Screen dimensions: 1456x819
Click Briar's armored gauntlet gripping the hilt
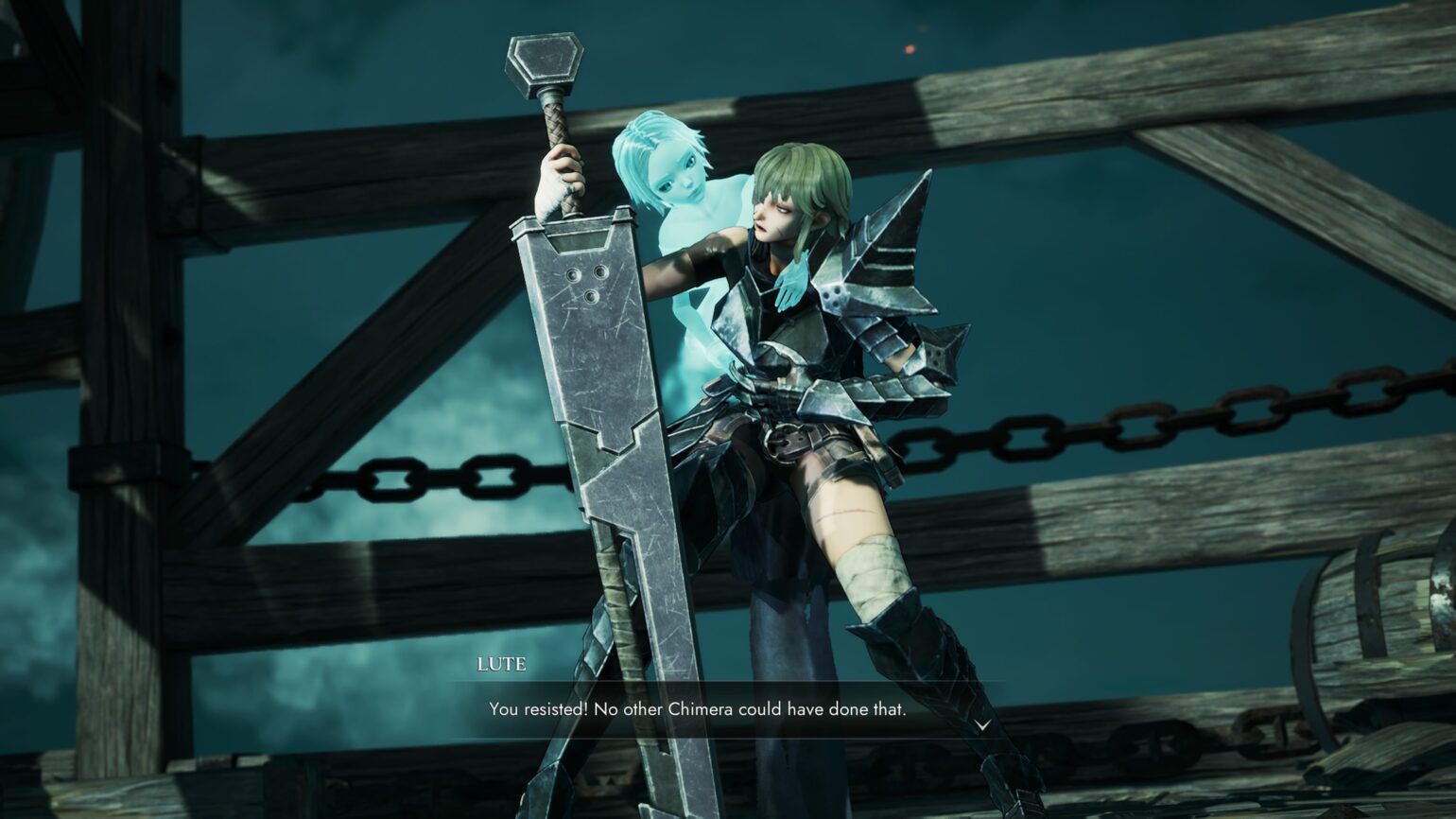pos(558,180)
